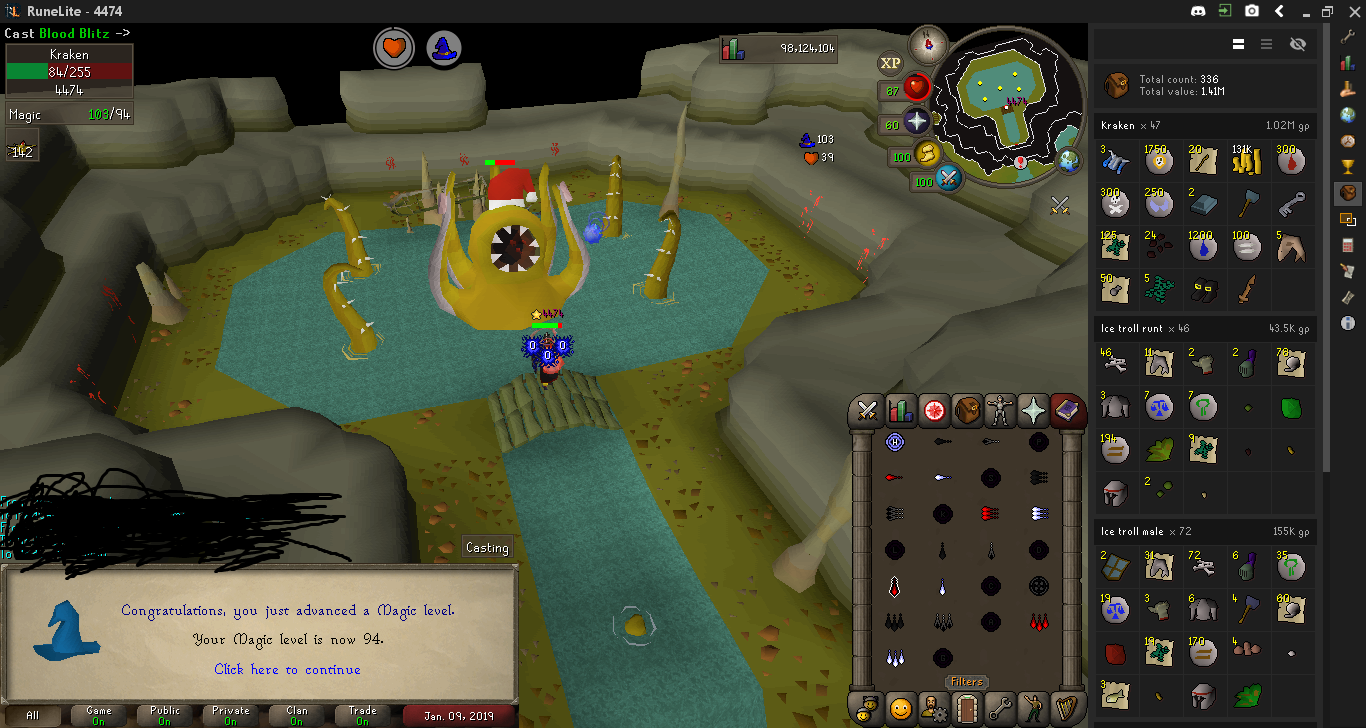Viewport: 1366px width, 728px height.
Task: Open the Music Player harp tab
Action: click(1067, 708)
